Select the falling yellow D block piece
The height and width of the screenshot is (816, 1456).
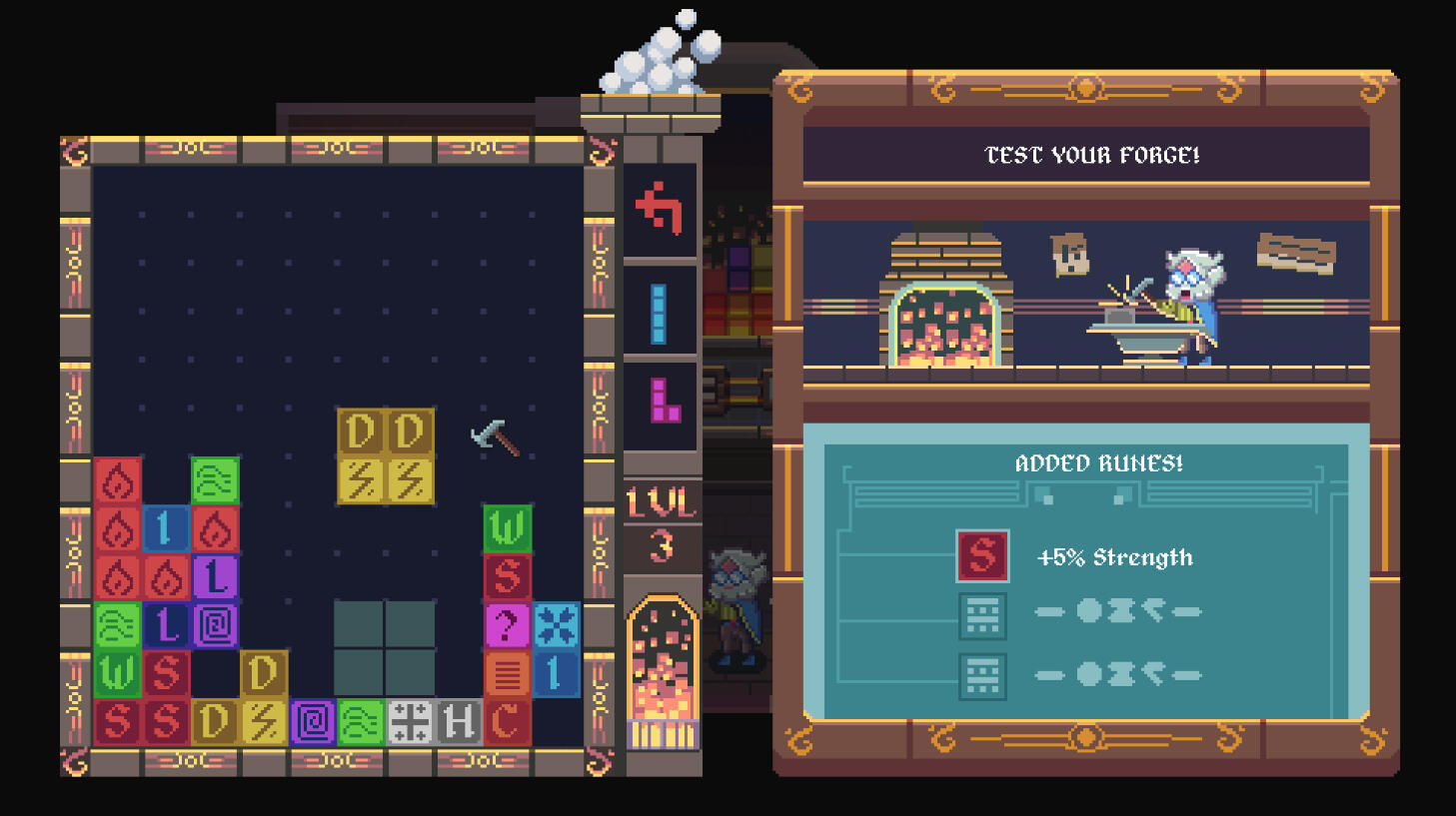point(386,455)
